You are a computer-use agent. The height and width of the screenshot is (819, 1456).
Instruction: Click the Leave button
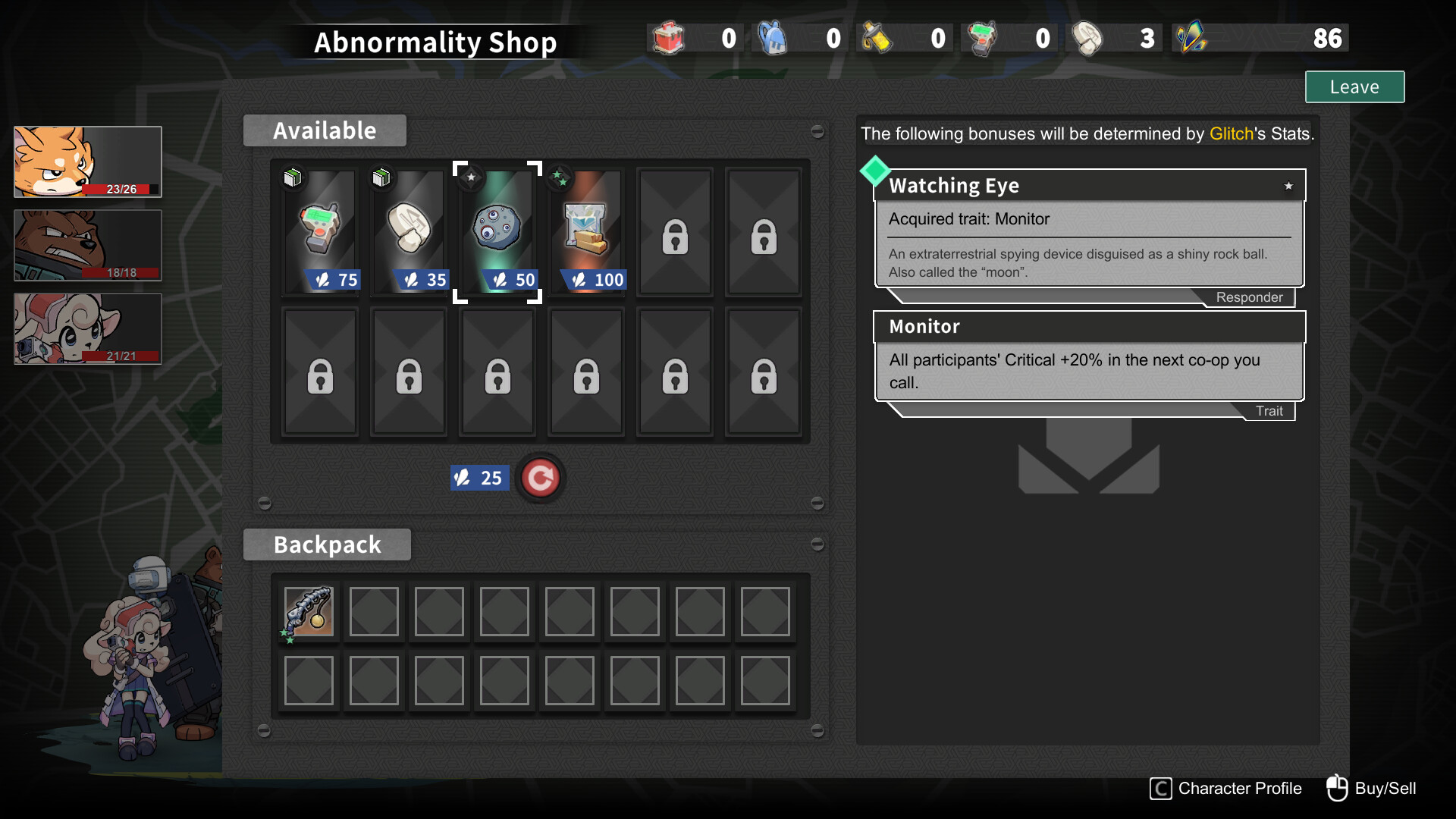(x=1354, y=86)
